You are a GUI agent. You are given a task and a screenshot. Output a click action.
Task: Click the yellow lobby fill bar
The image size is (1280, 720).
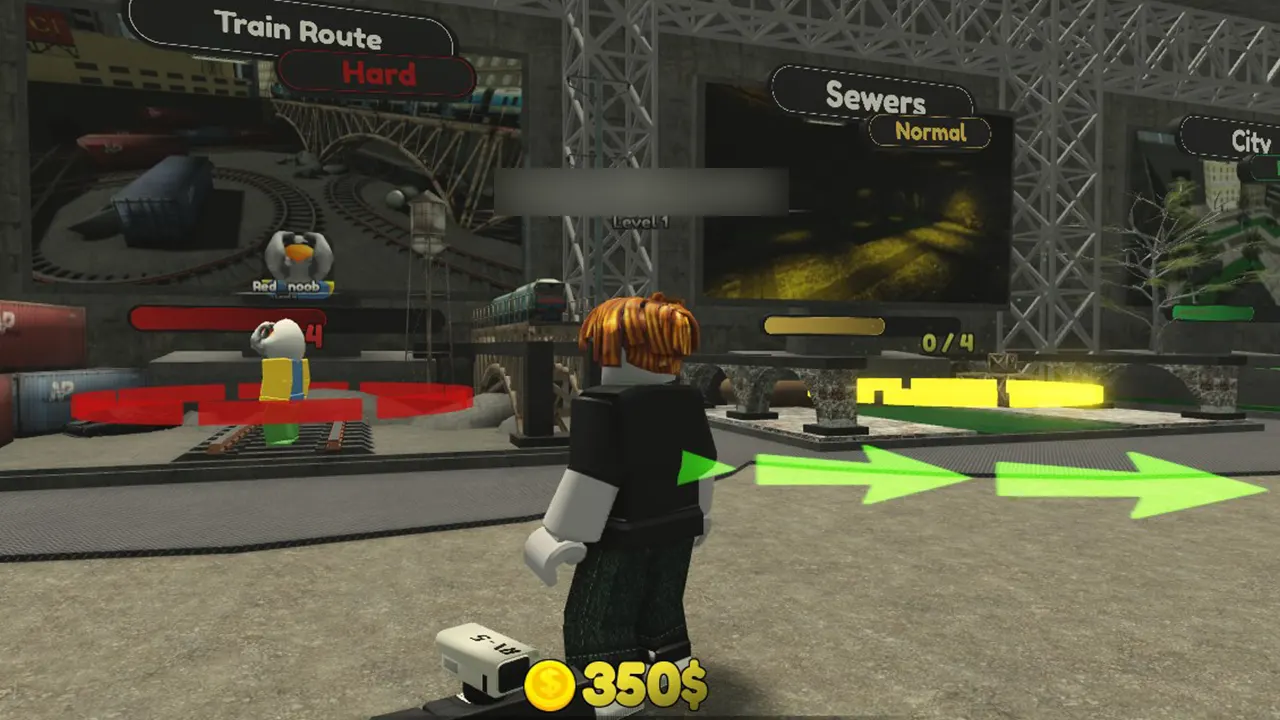coord(823,324)
